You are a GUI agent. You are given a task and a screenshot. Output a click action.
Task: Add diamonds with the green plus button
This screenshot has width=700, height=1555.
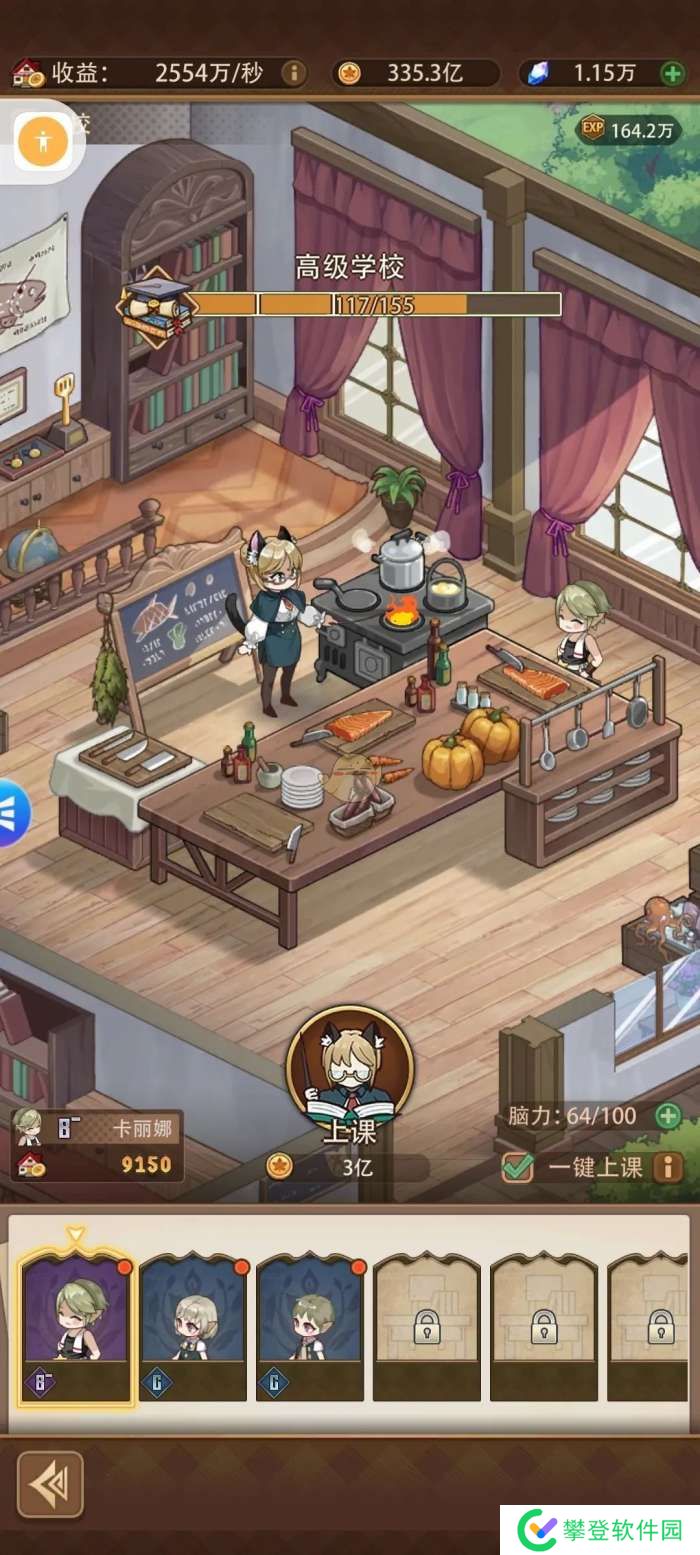(x=672, y=73)
